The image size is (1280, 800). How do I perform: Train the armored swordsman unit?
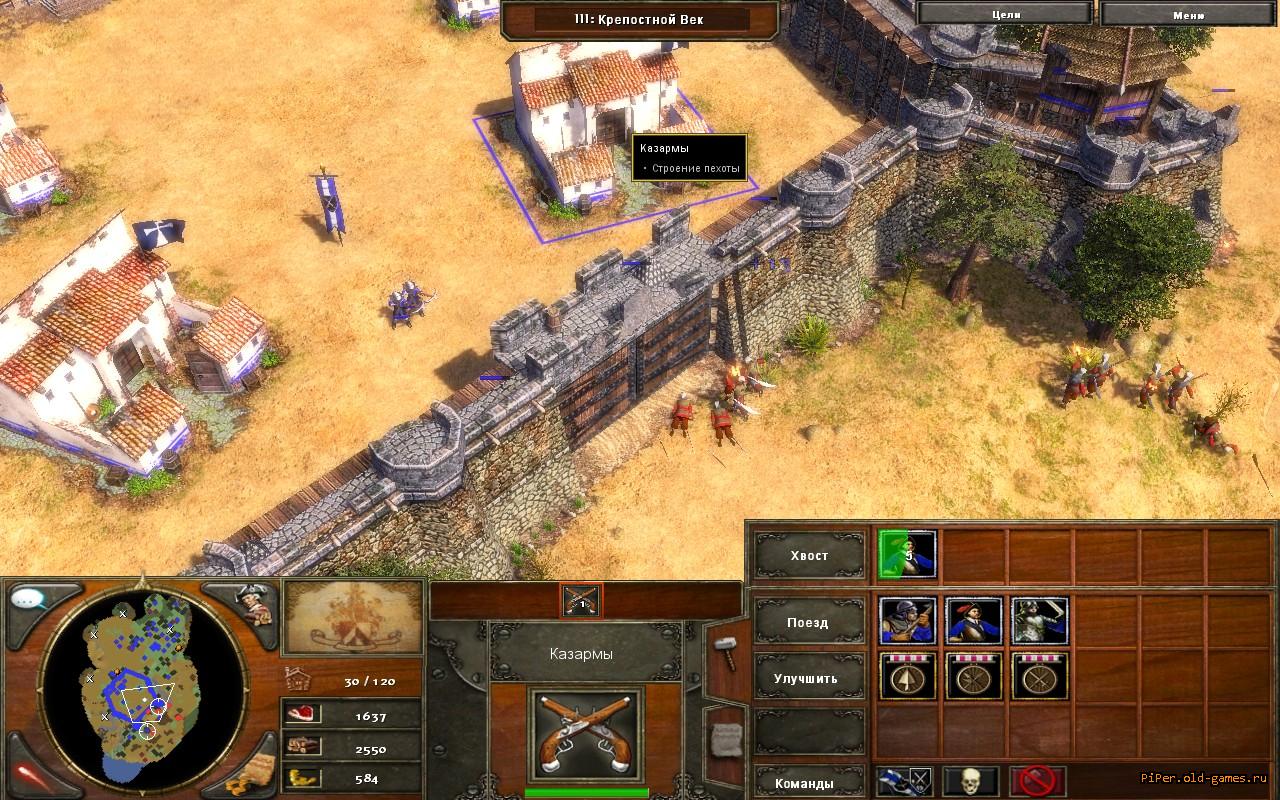(x=1040, y=622)
